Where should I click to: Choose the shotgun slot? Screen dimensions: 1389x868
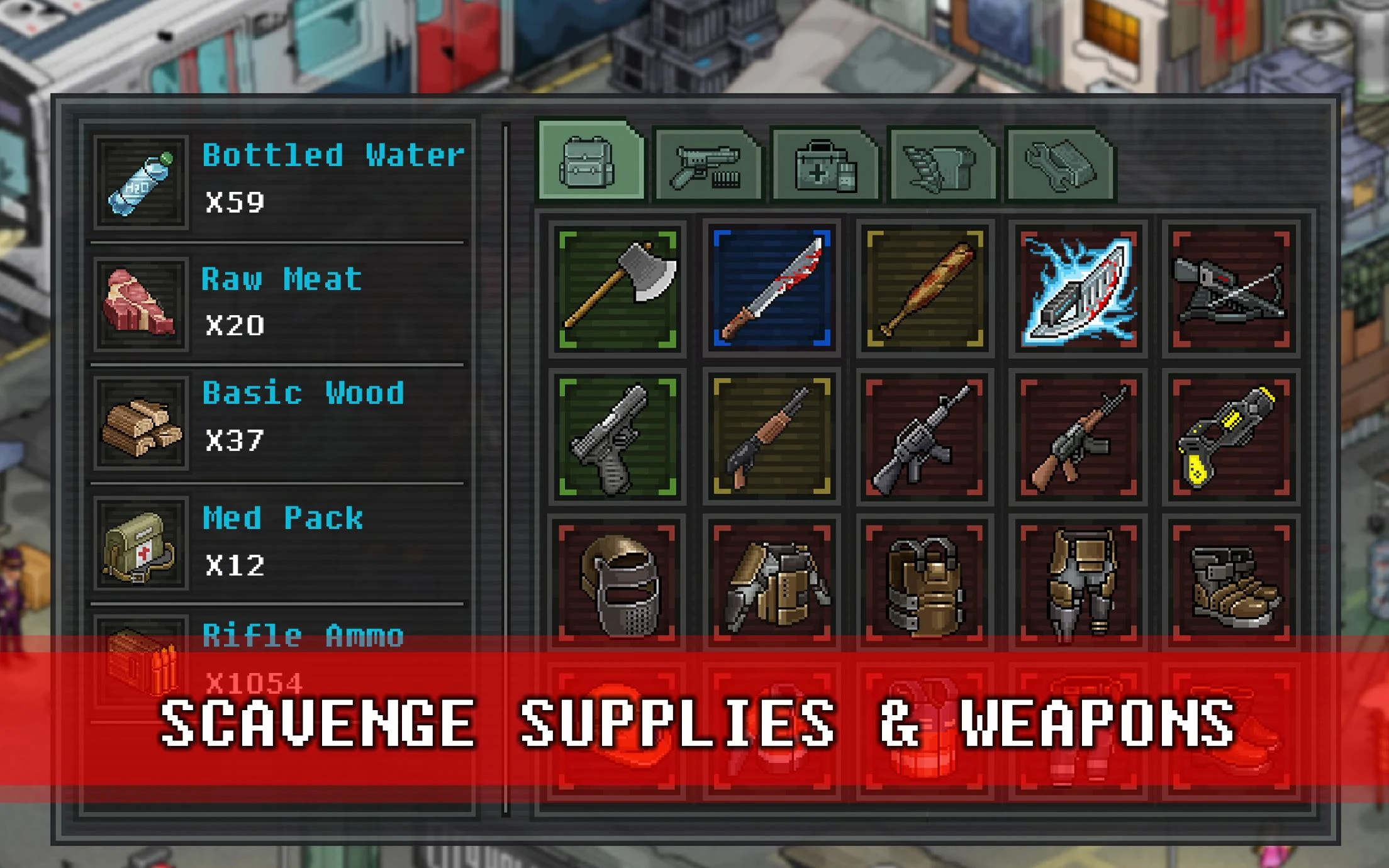click(771, 437)
